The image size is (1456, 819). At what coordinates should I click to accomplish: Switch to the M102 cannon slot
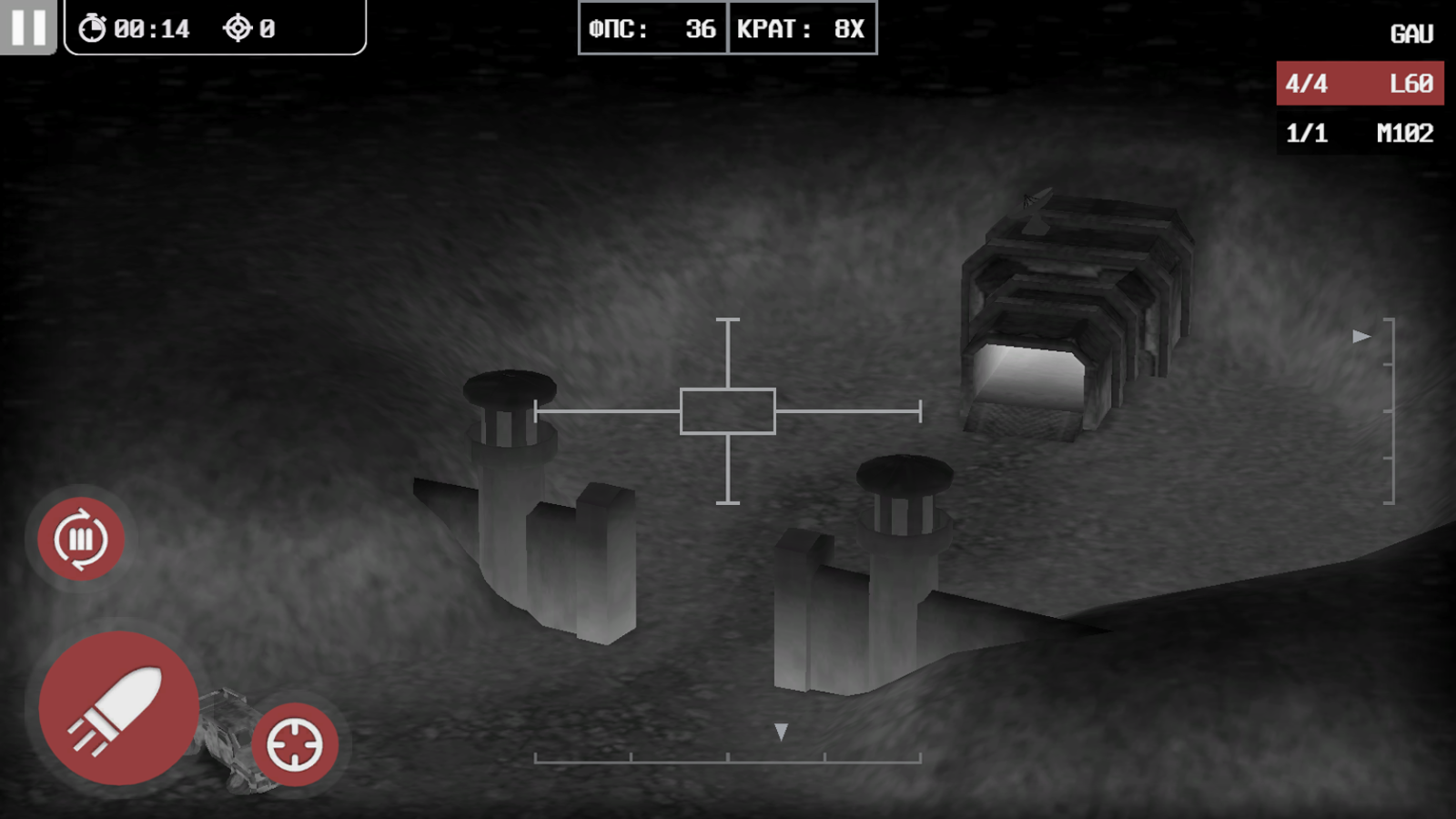pos(1360,133)
